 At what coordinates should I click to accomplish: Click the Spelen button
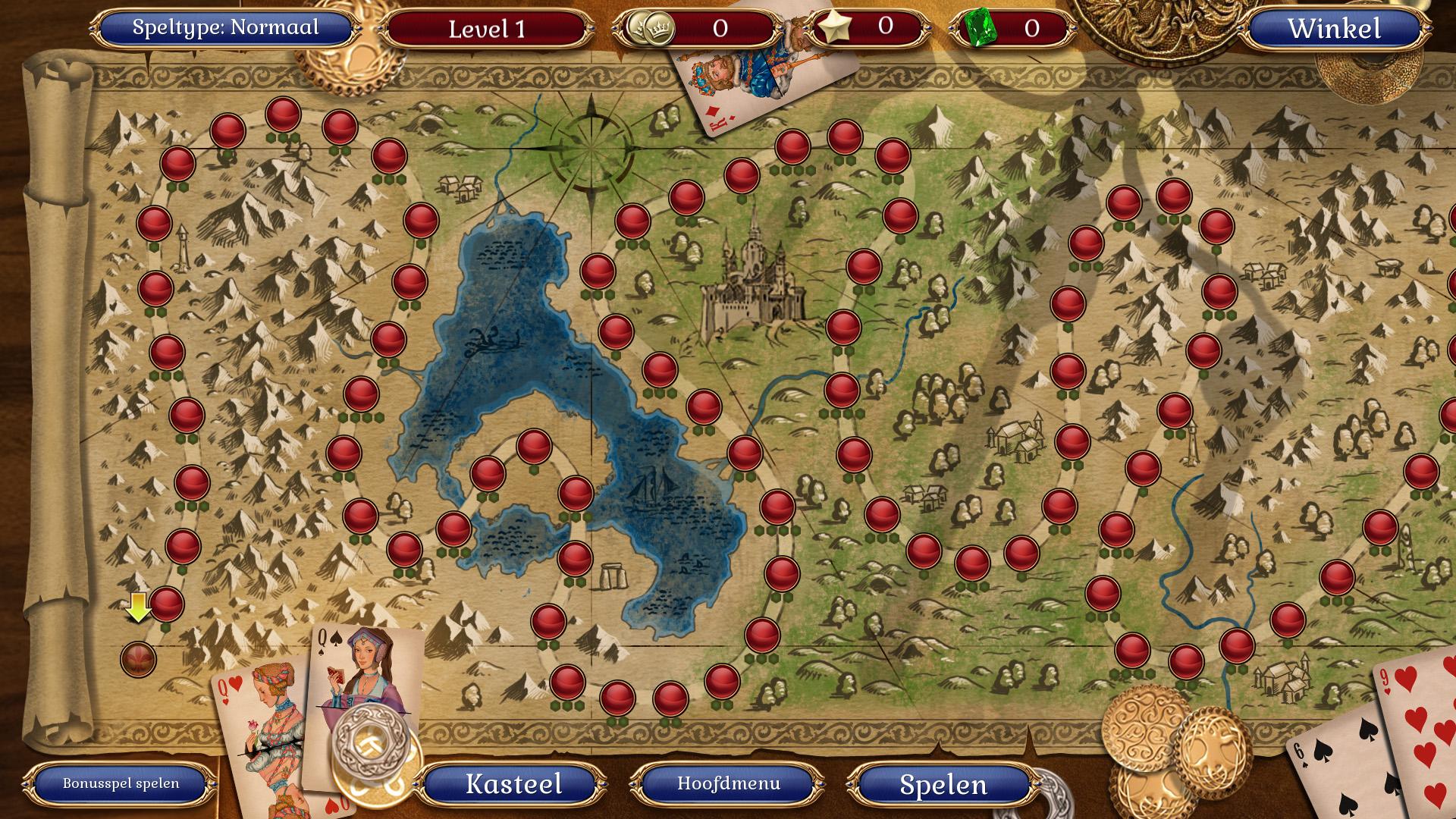click(x=943, y=785)
